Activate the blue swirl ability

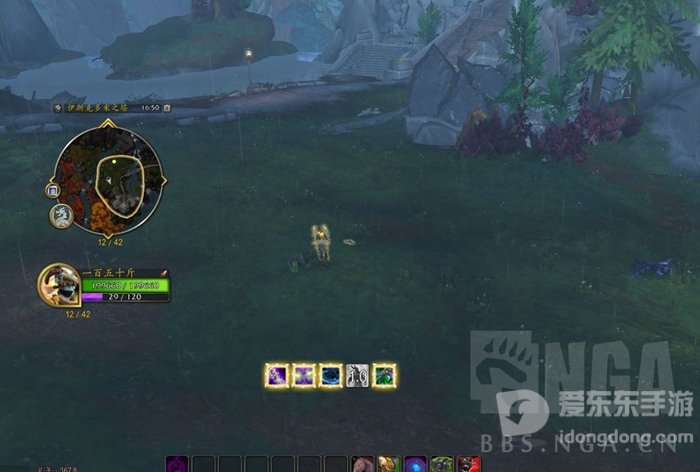pyautogui.click(x=330, y=375)
